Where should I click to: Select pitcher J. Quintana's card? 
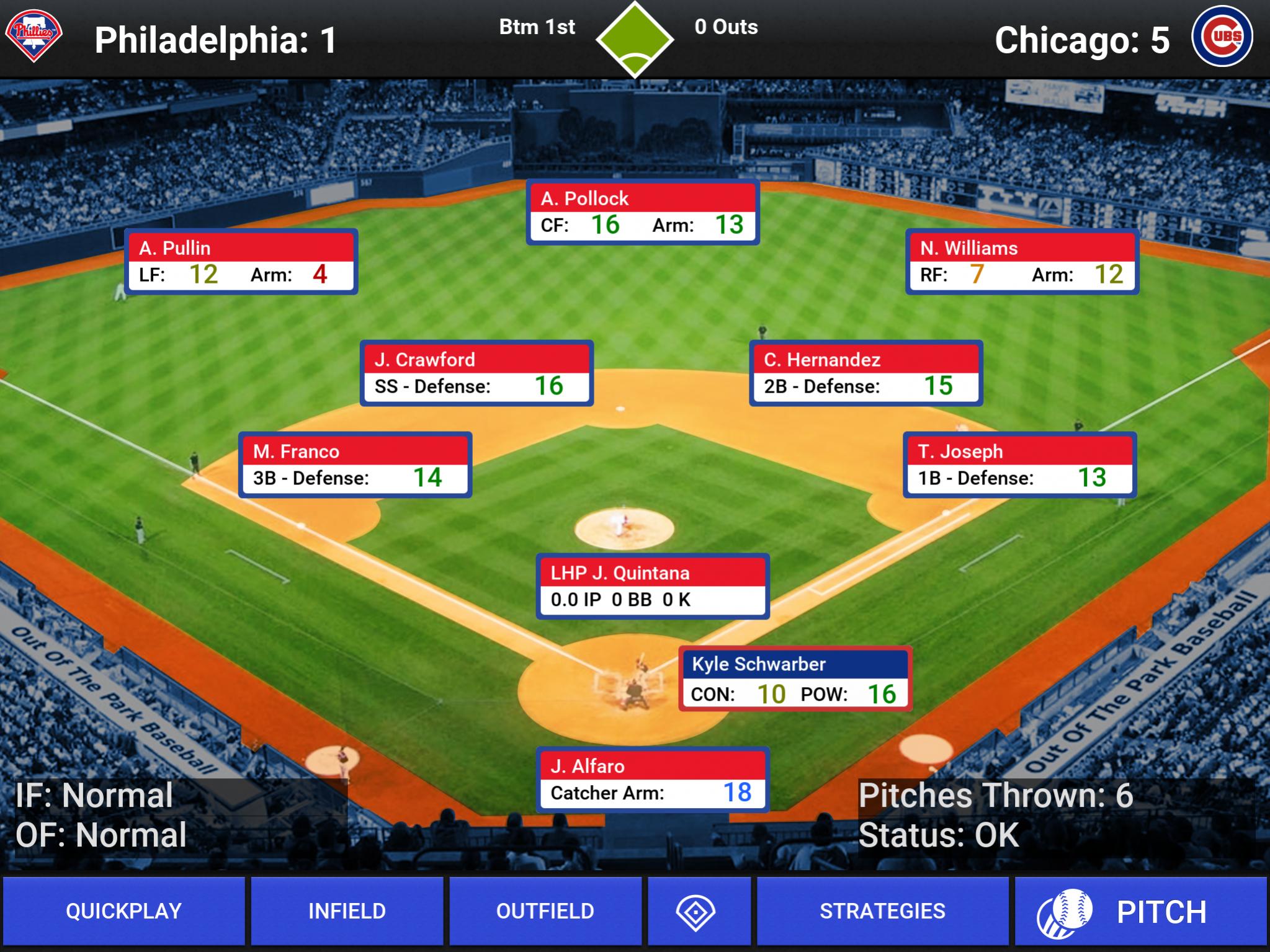[x=653, y=586]
